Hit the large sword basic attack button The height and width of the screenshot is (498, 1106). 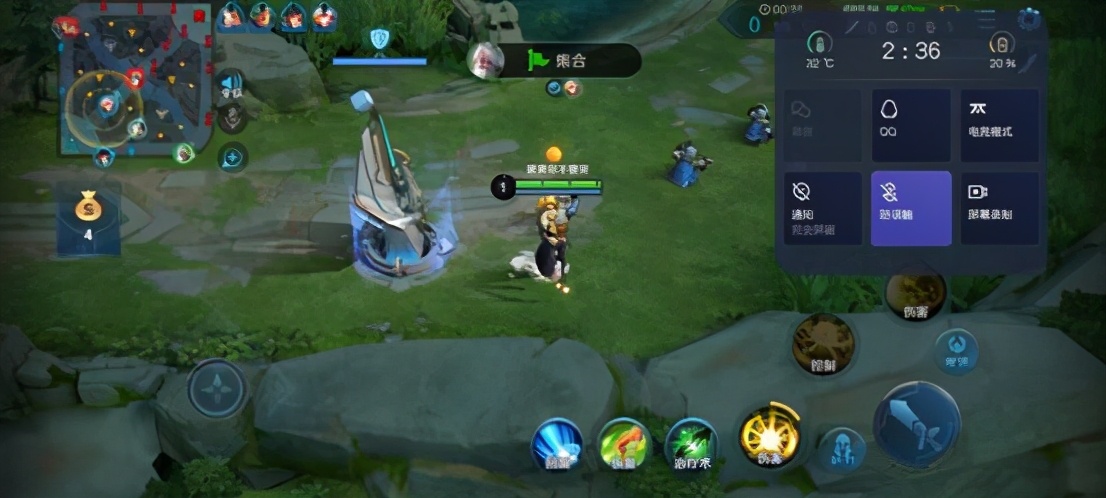(916, 424)
